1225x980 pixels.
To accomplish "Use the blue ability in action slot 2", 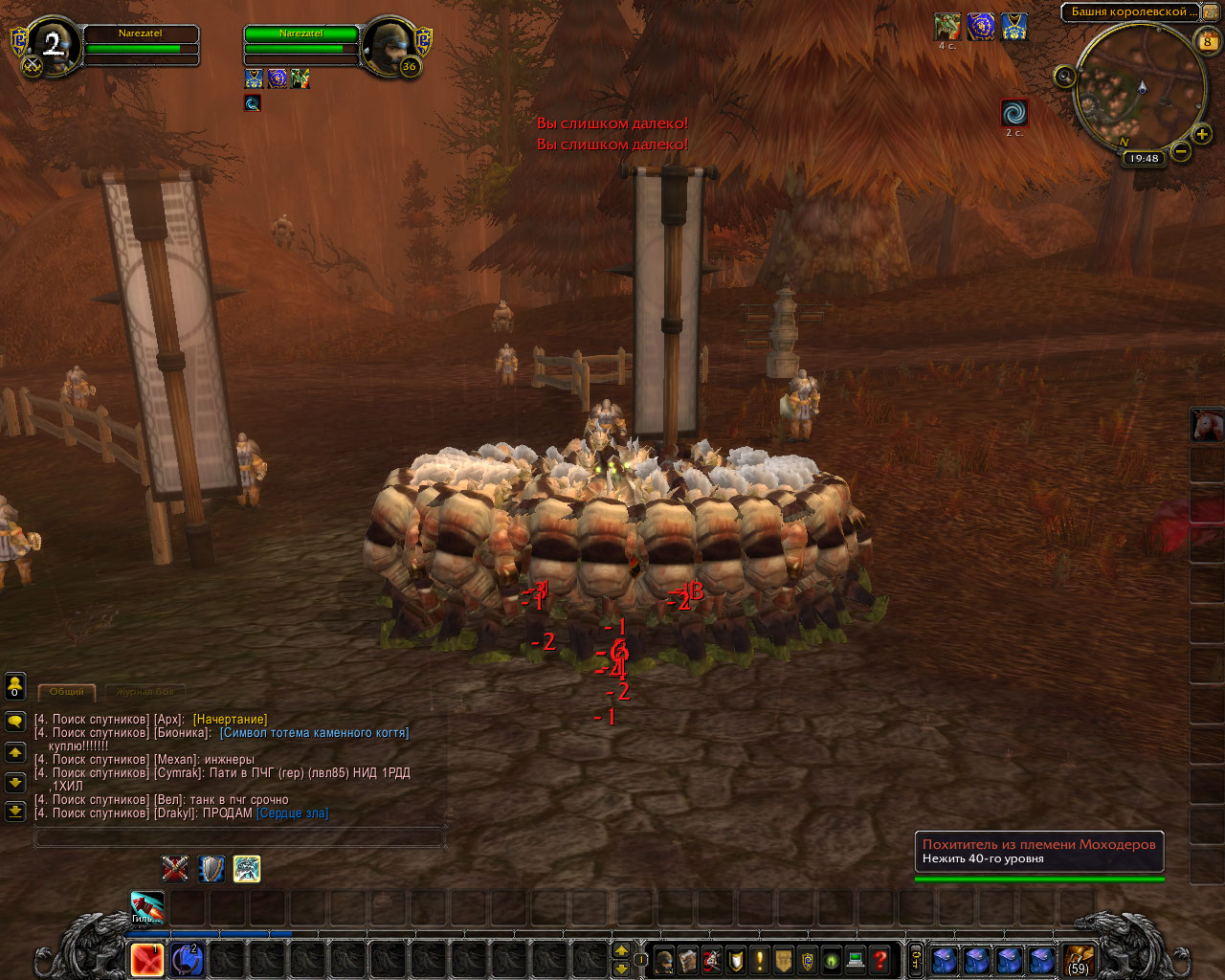I will 187,960.
